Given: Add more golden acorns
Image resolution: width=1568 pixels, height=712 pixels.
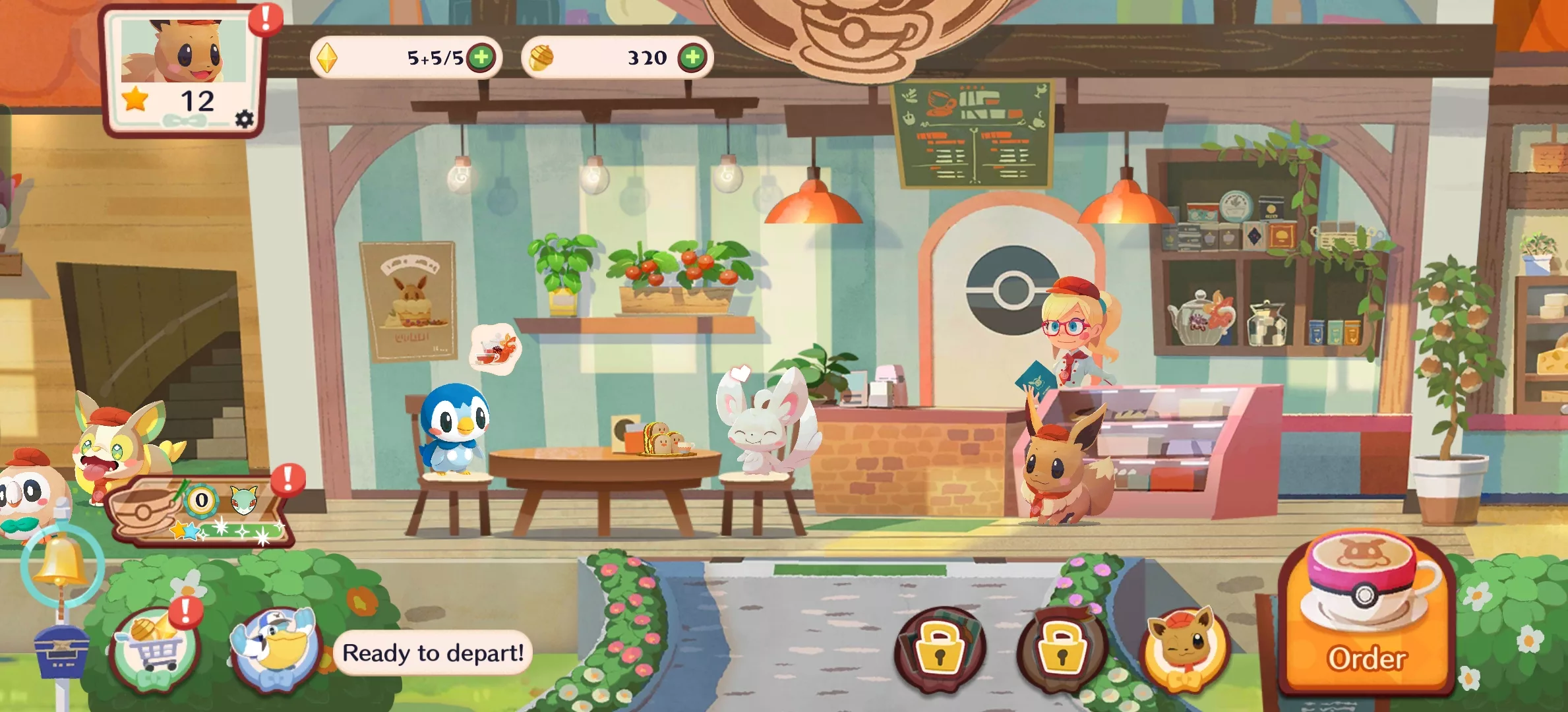Looking at the screenshot, I should pyautogui.click(x=692, y=57).
